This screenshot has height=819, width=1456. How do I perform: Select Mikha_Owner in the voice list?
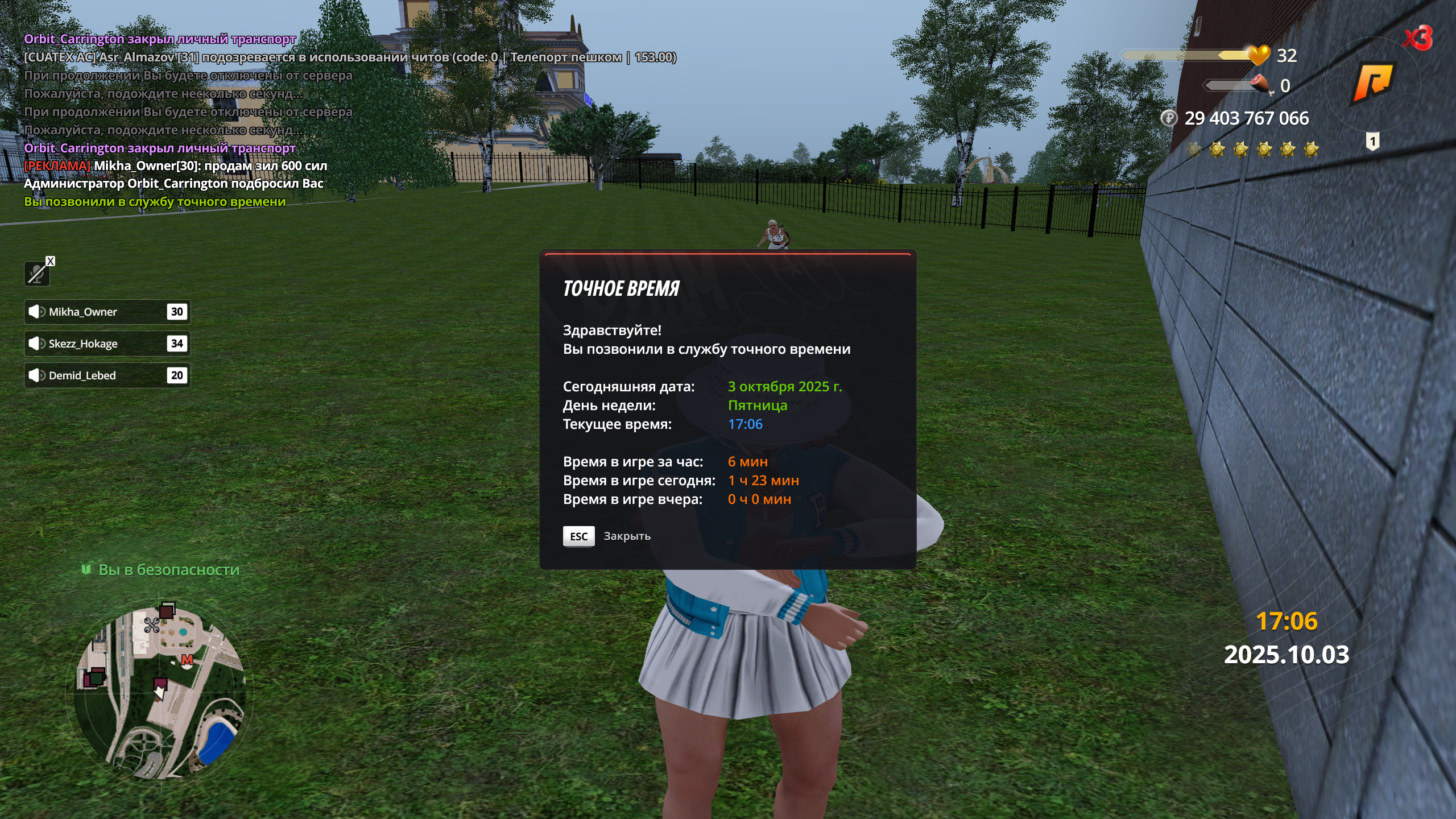click(107, 312)
